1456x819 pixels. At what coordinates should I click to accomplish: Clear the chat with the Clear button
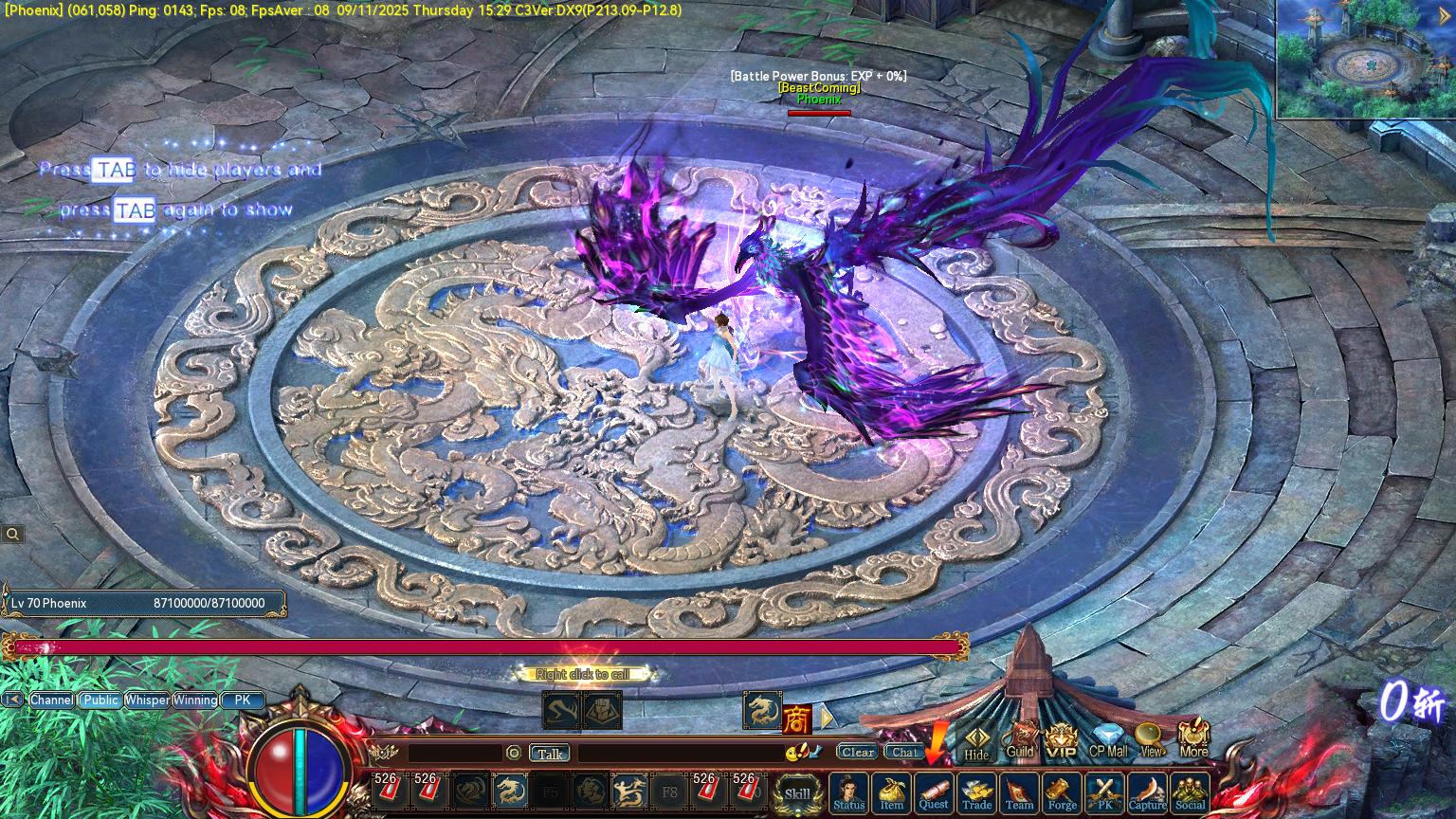[x=857, y=752]
